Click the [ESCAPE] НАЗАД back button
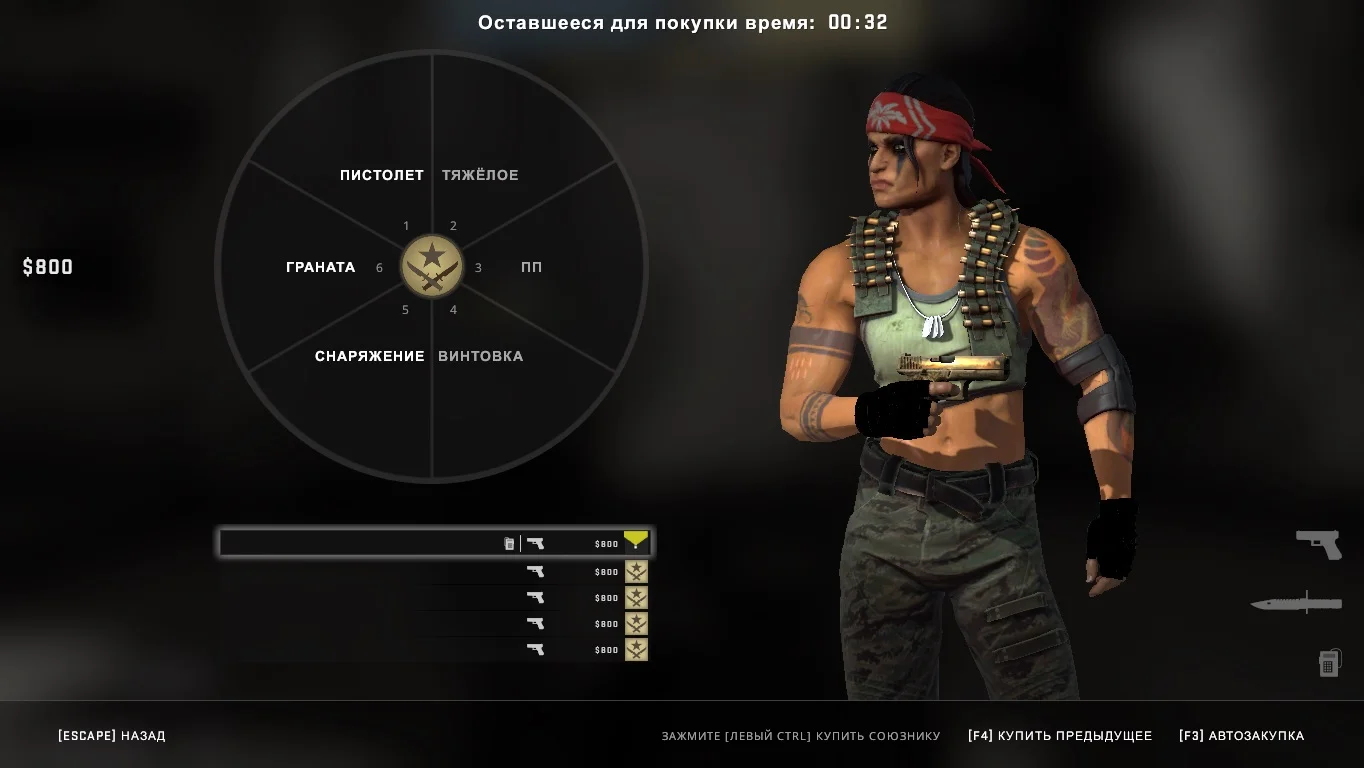Viewport: 1364px width, 768px height. tap(112, 736)
